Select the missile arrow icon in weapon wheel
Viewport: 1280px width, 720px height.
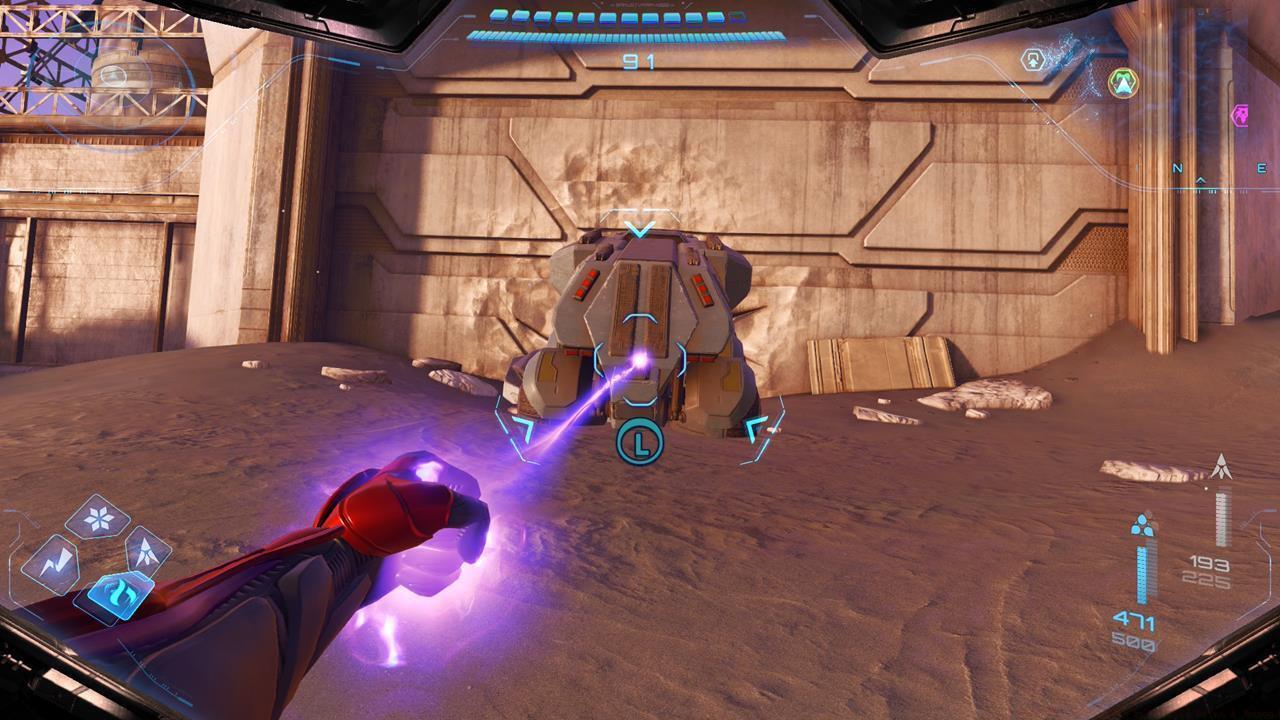click(147, 553)
